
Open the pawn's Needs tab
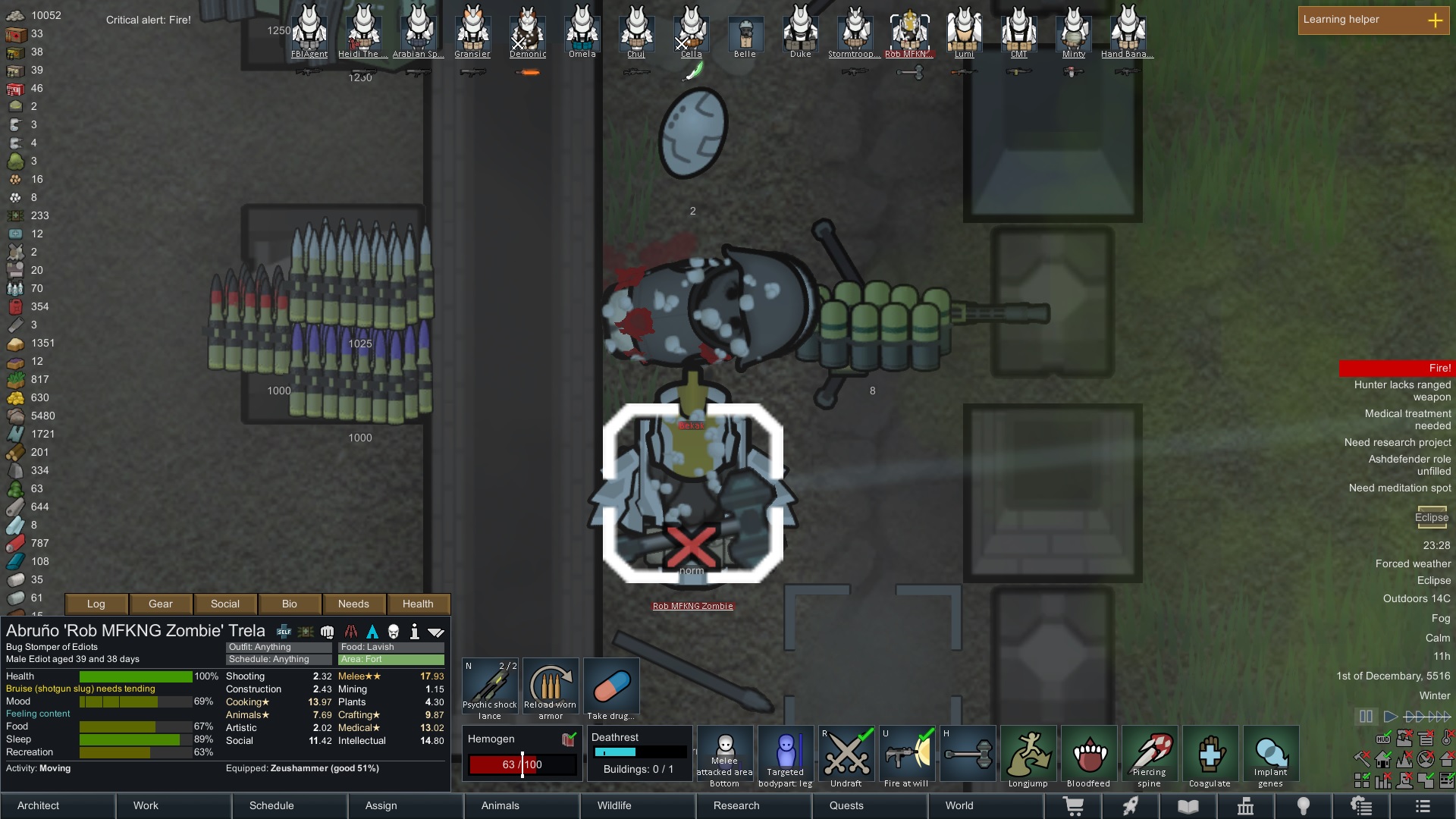353,604
